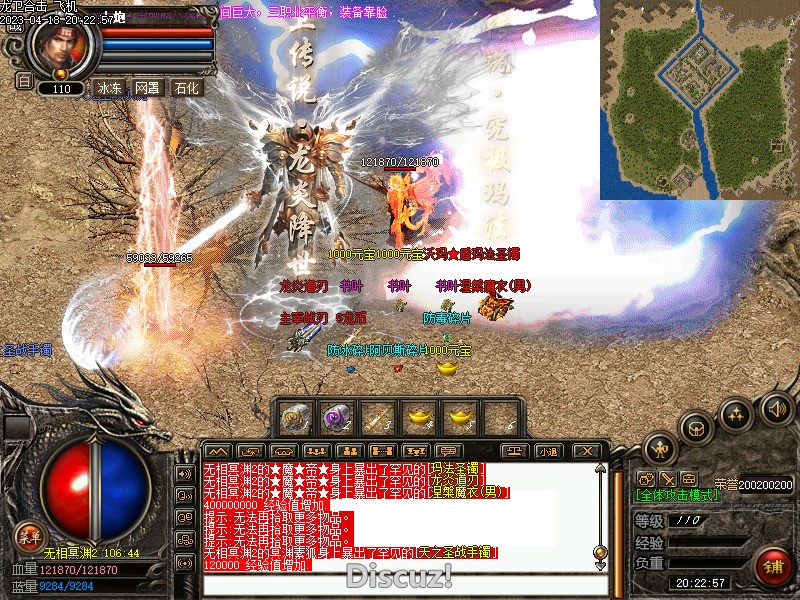Image resolution: width=800 pixels, height=600 pixels.
Task: Use the purple swirl stone in slot 2
Action: (336, 417)
